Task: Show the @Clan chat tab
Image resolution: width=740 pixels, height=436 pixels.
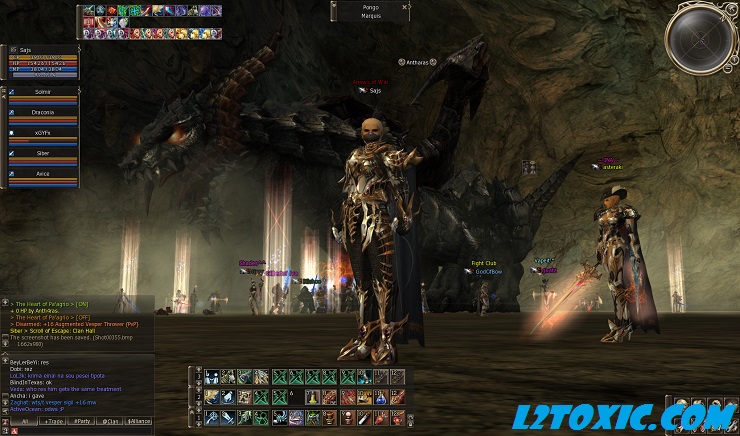Action: tap(109, 423)
